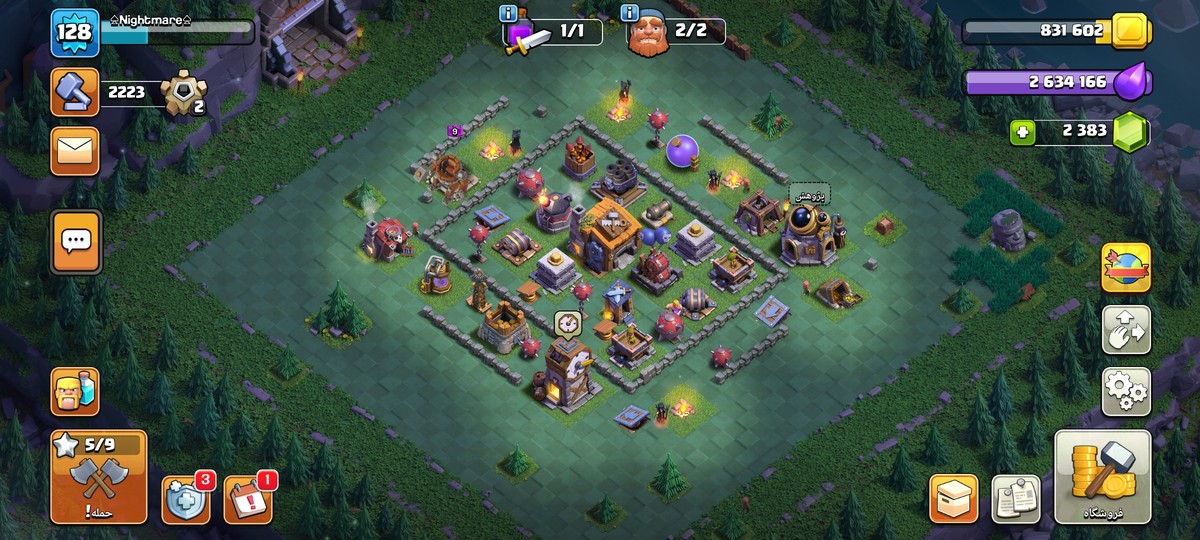Viewport: 1200px width, 540px height.
Task: Open the red calendar events button
Action: 247,499
